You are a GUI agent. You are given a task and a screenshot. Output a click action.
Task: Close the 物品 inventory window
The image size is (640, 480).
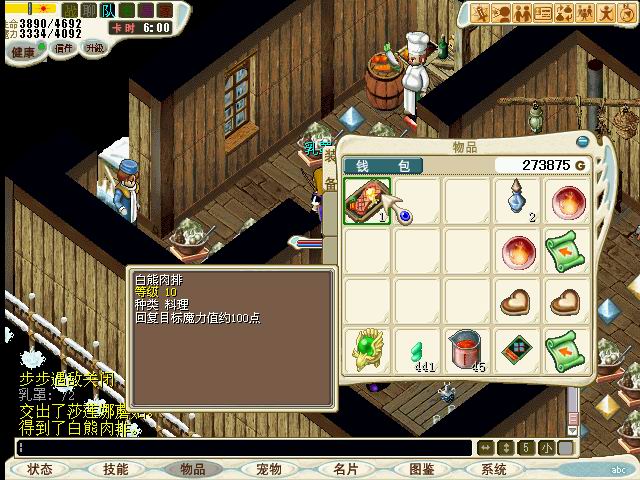[583, 143]
